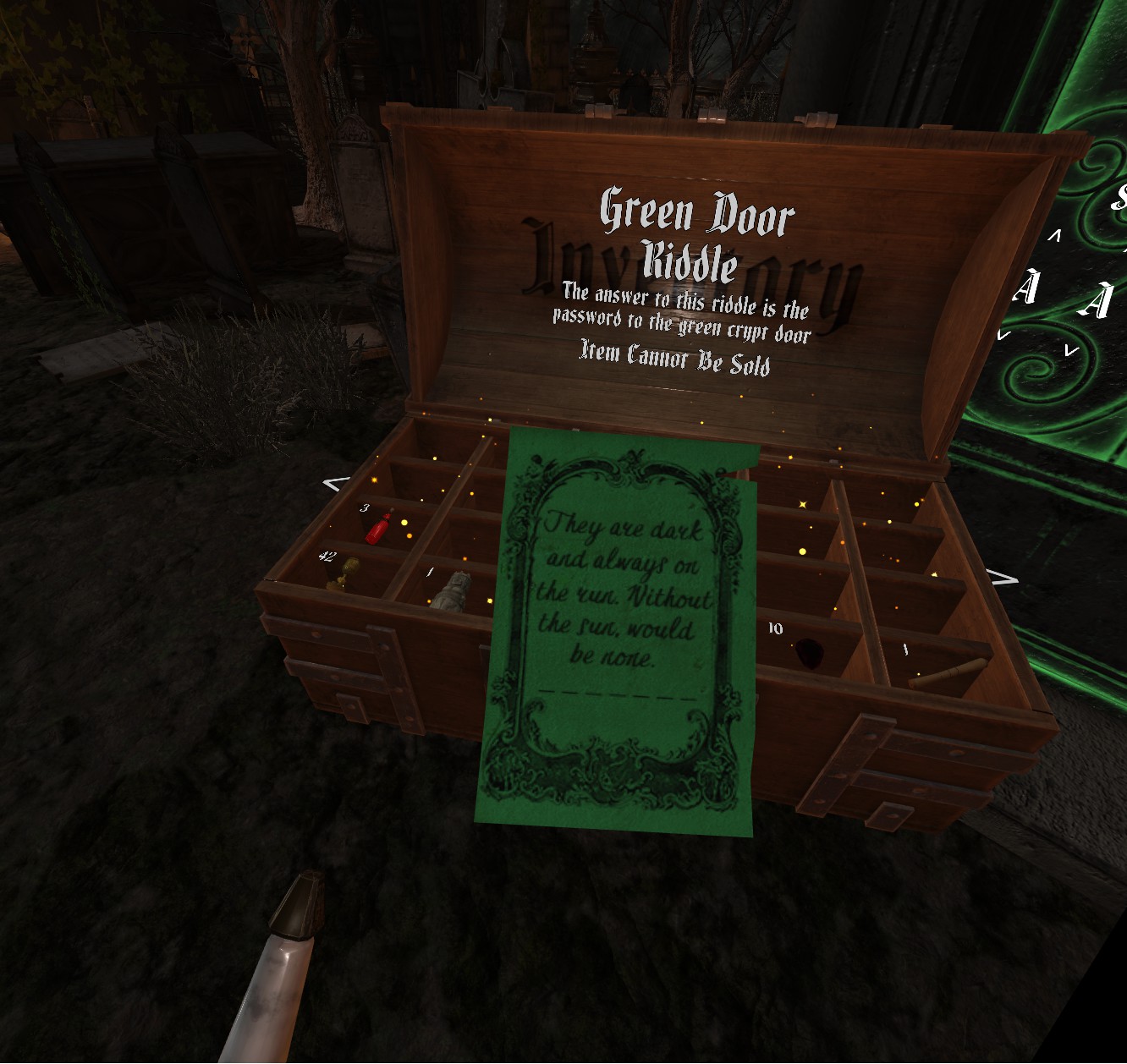Choose the dark red gem stack of 10
This screenshot has width=1127, height=1064.
click(x=808, y=653)
